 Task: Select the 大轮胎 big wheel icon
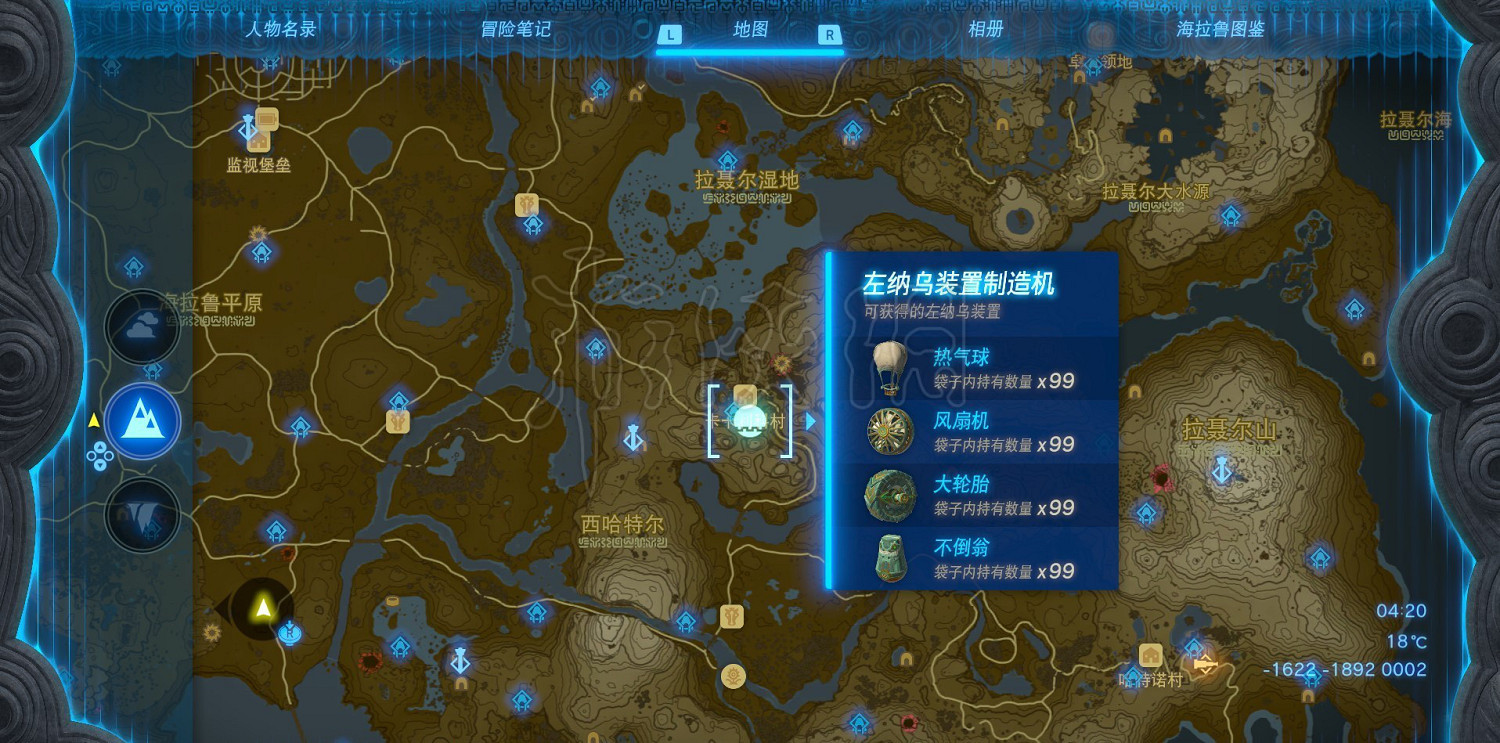(889, 495)
